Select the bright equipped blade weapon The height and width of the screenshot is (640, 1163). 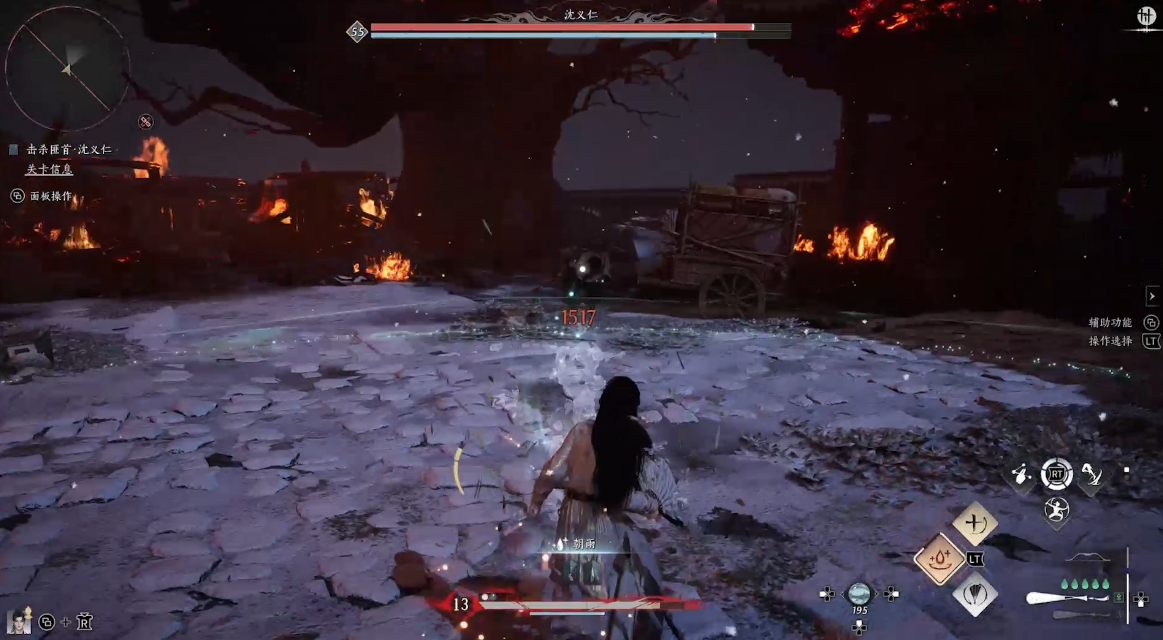pos(1066,598)
